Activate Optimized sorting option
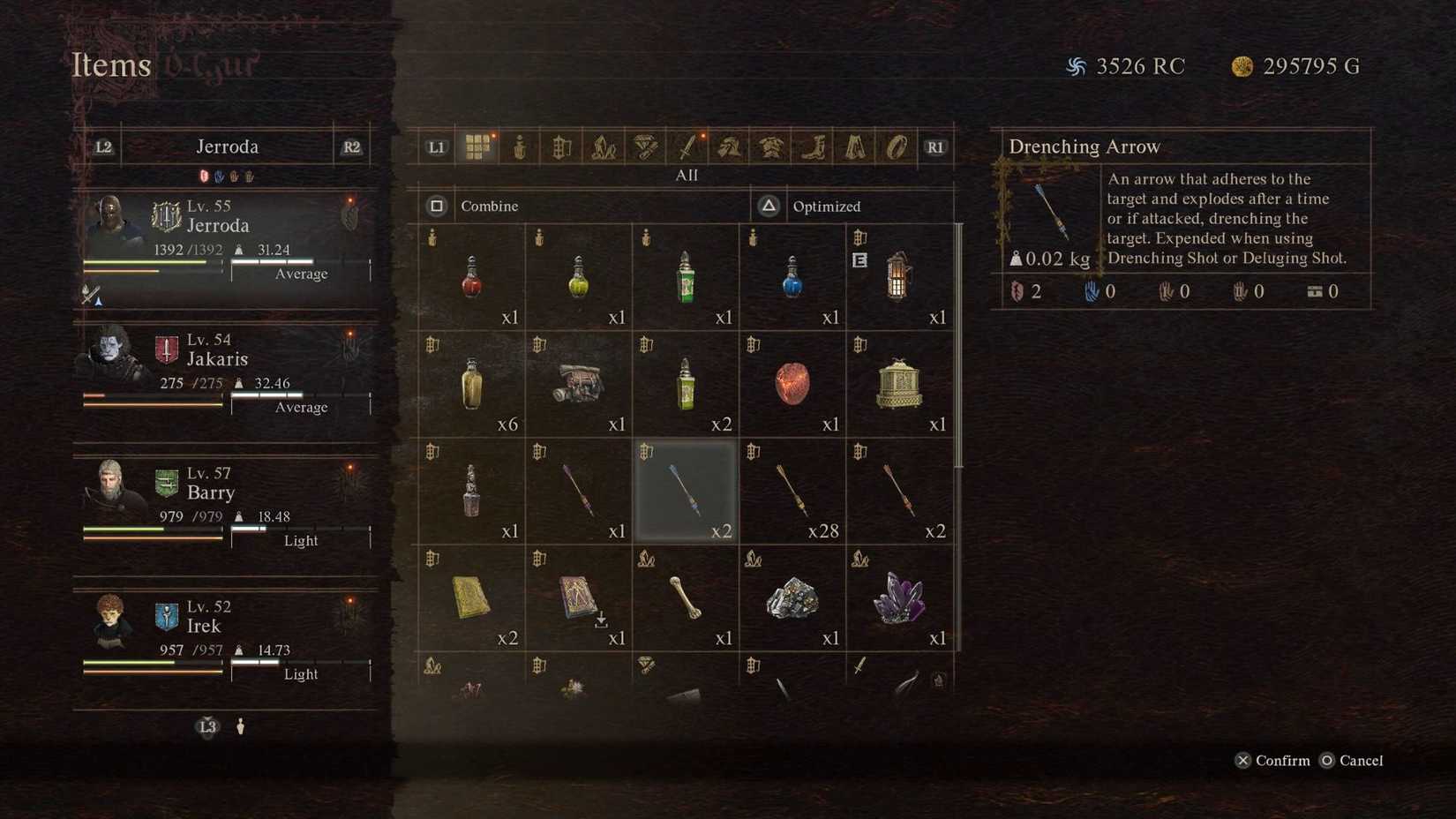The height and width of the screenshot is (819, 1456). point(826,206)
